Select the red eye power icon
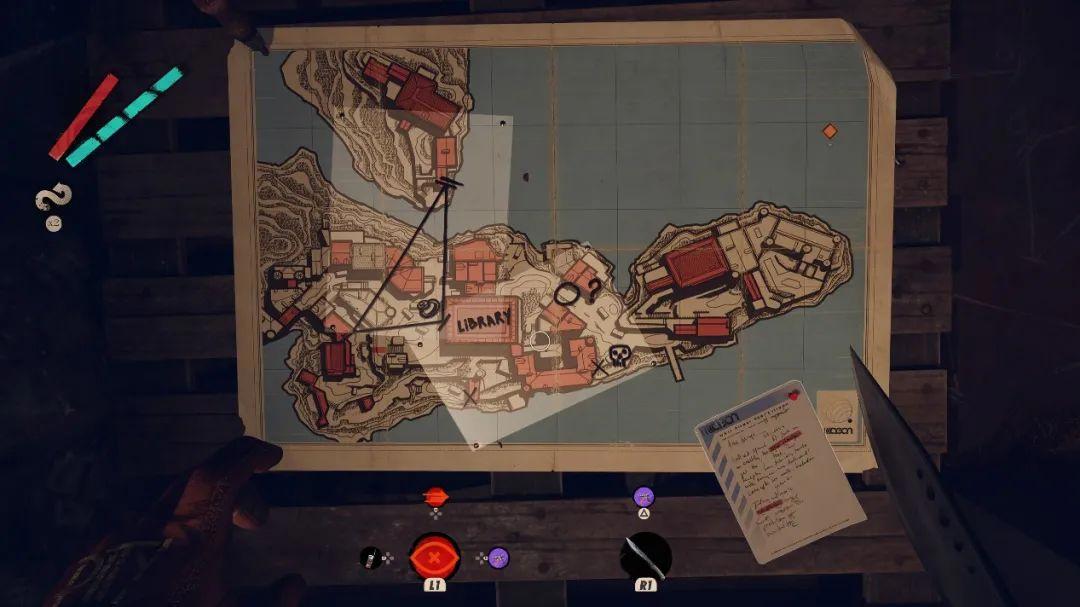 coord(435,555)
